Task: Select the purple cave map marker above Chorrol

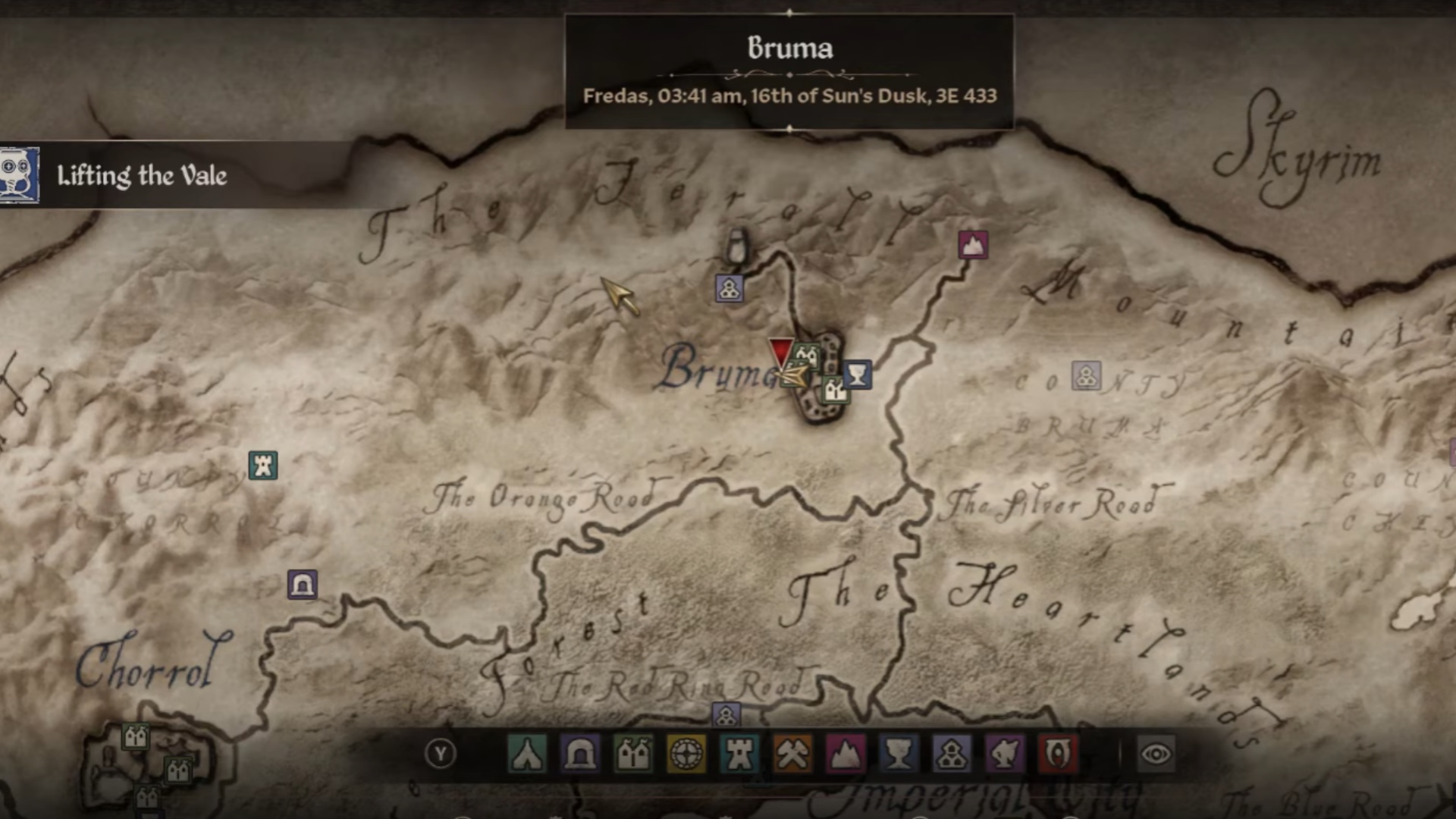Action: (302, 585)
